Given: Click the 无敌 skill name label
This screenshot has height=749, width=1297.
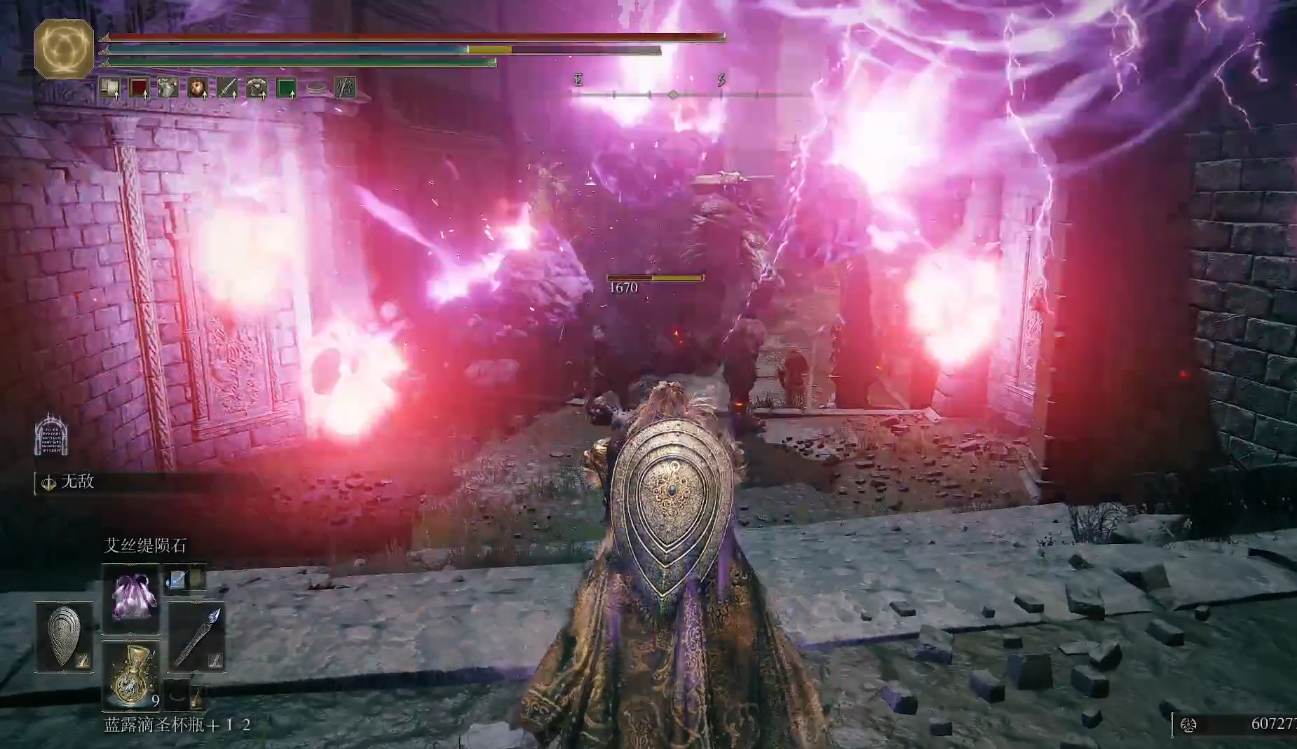Looking at the screenshot, I should coord(78,483).
